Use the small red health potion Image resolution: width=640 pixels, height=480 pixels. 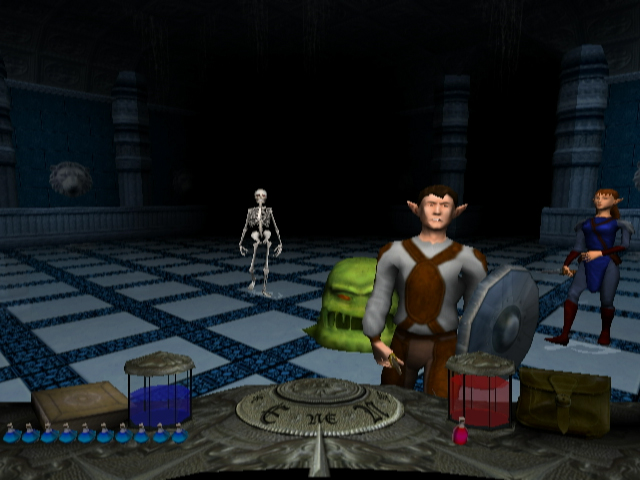tap(461, 434)
